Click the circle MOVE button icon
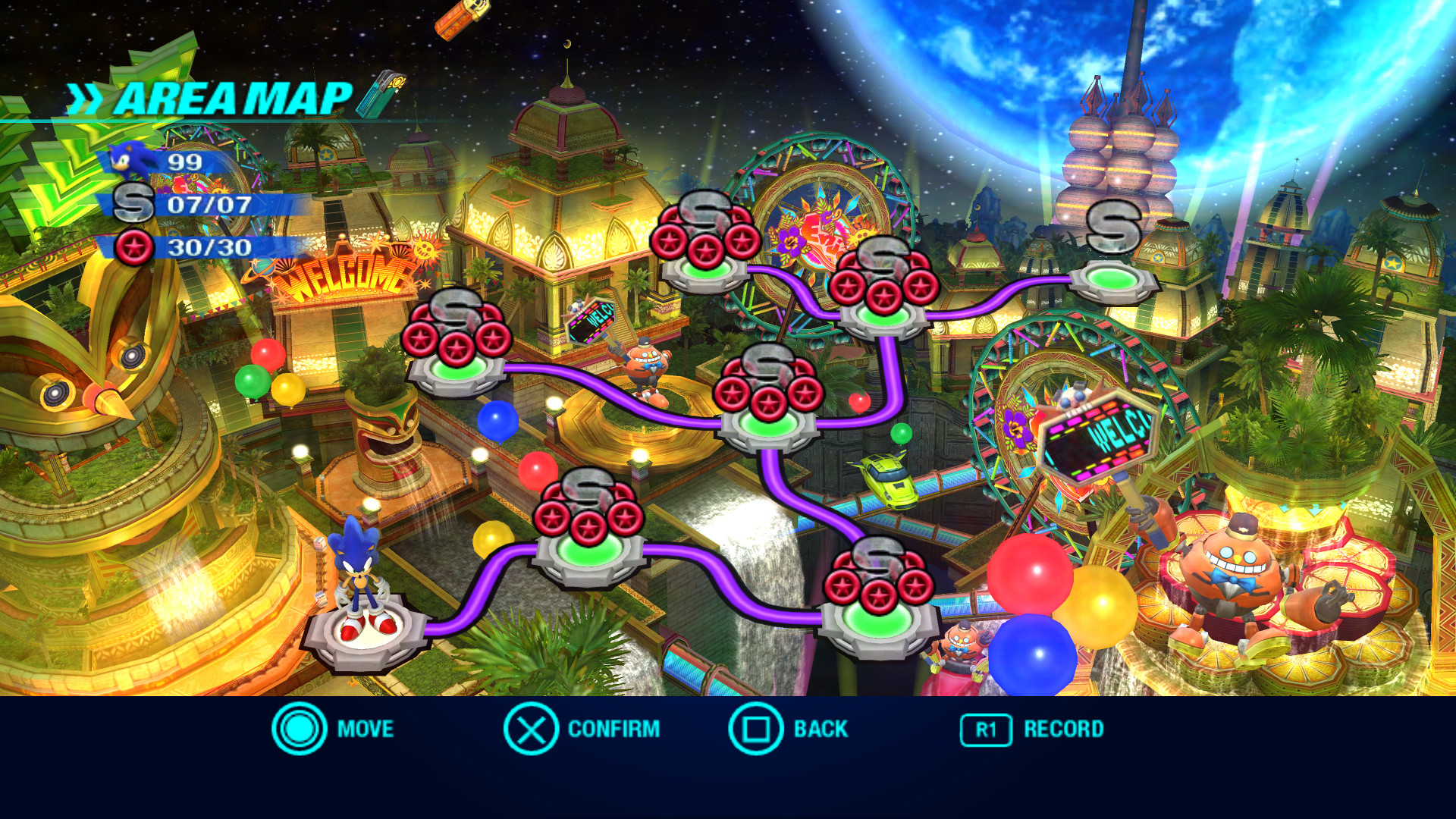 coord(300,730)
